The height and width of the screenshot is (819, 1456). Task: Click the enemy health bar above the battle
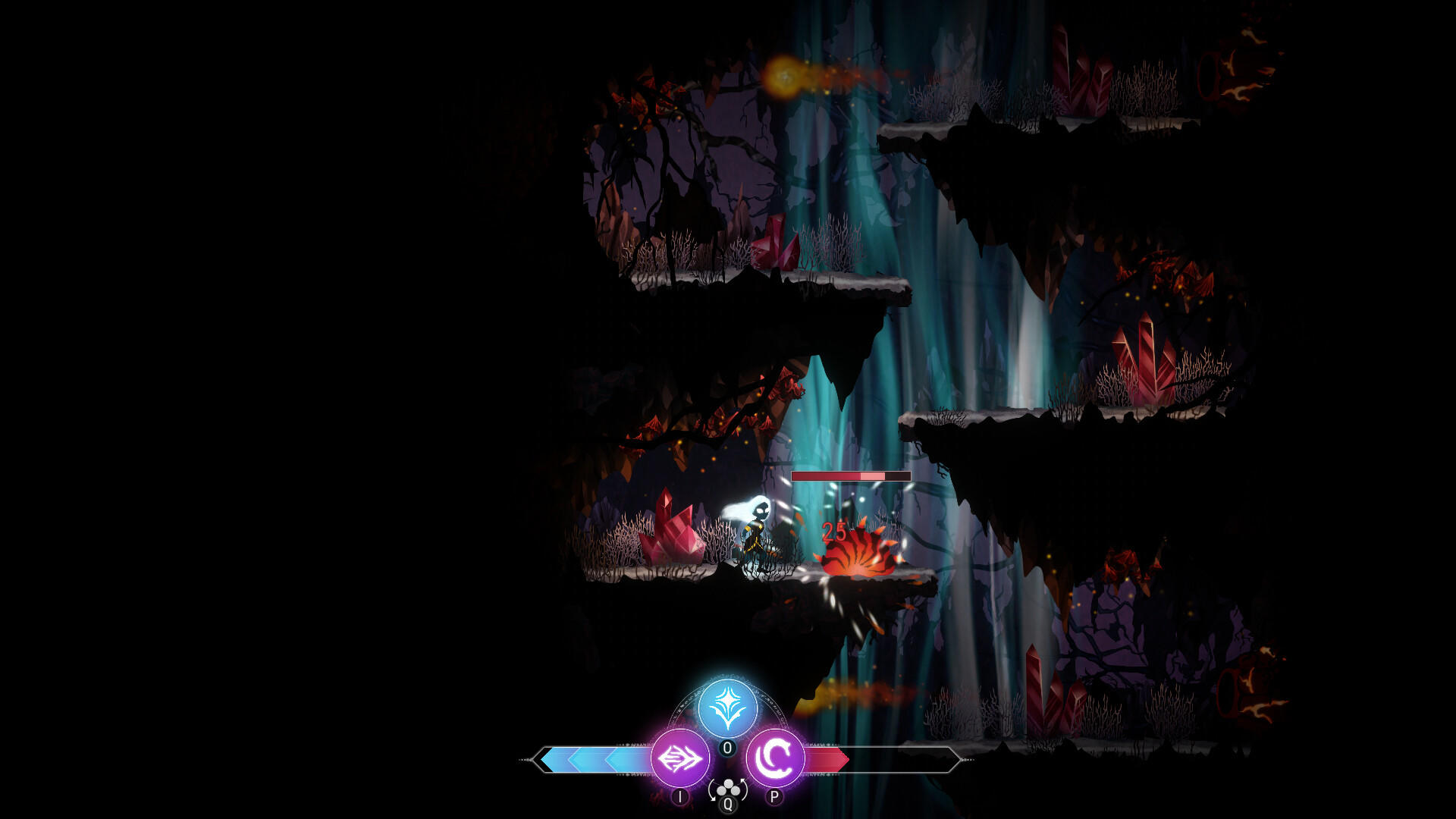point(849,478)
